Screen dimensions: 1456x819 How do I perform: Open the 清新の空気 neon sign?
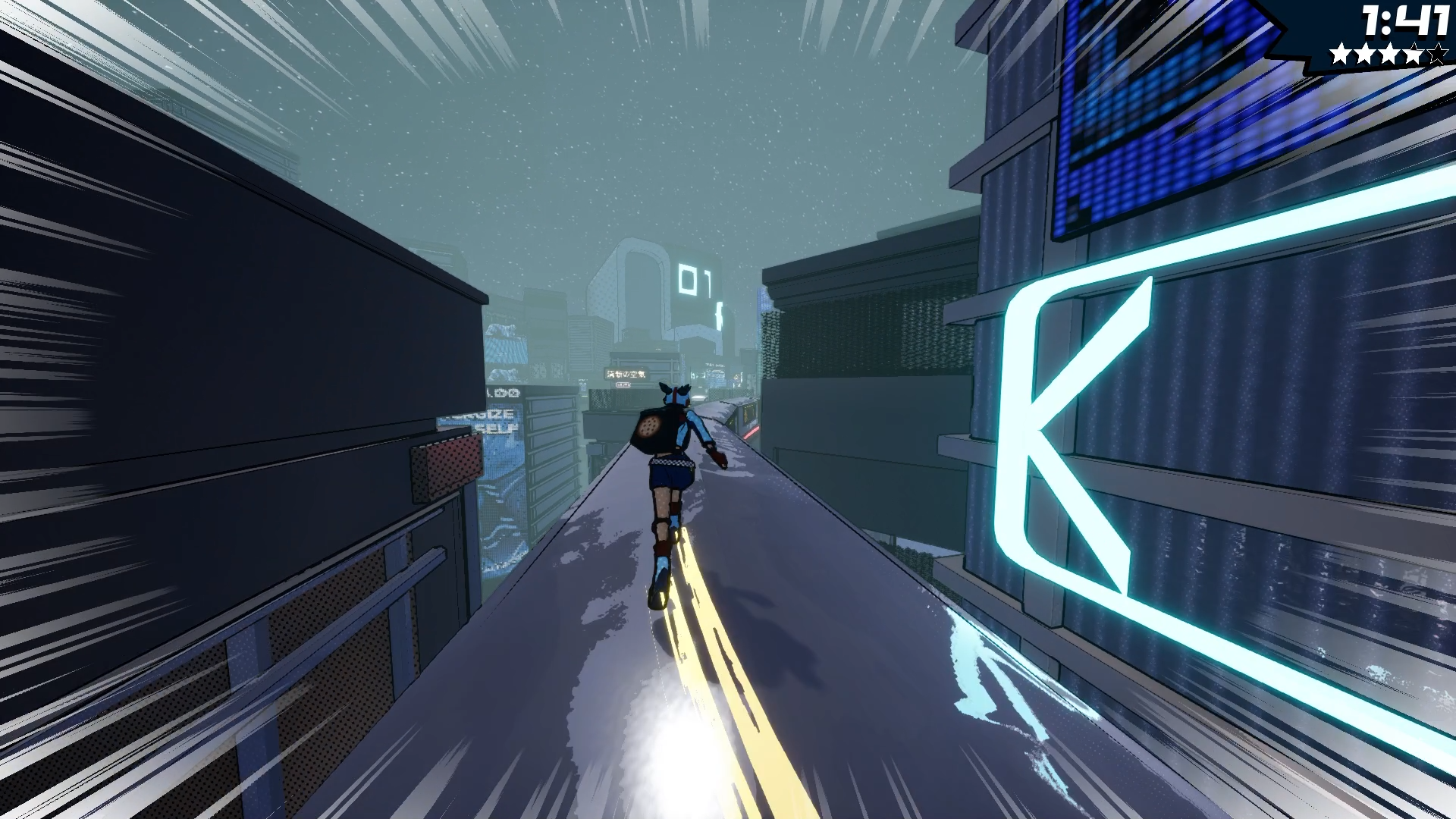(626, 374)
